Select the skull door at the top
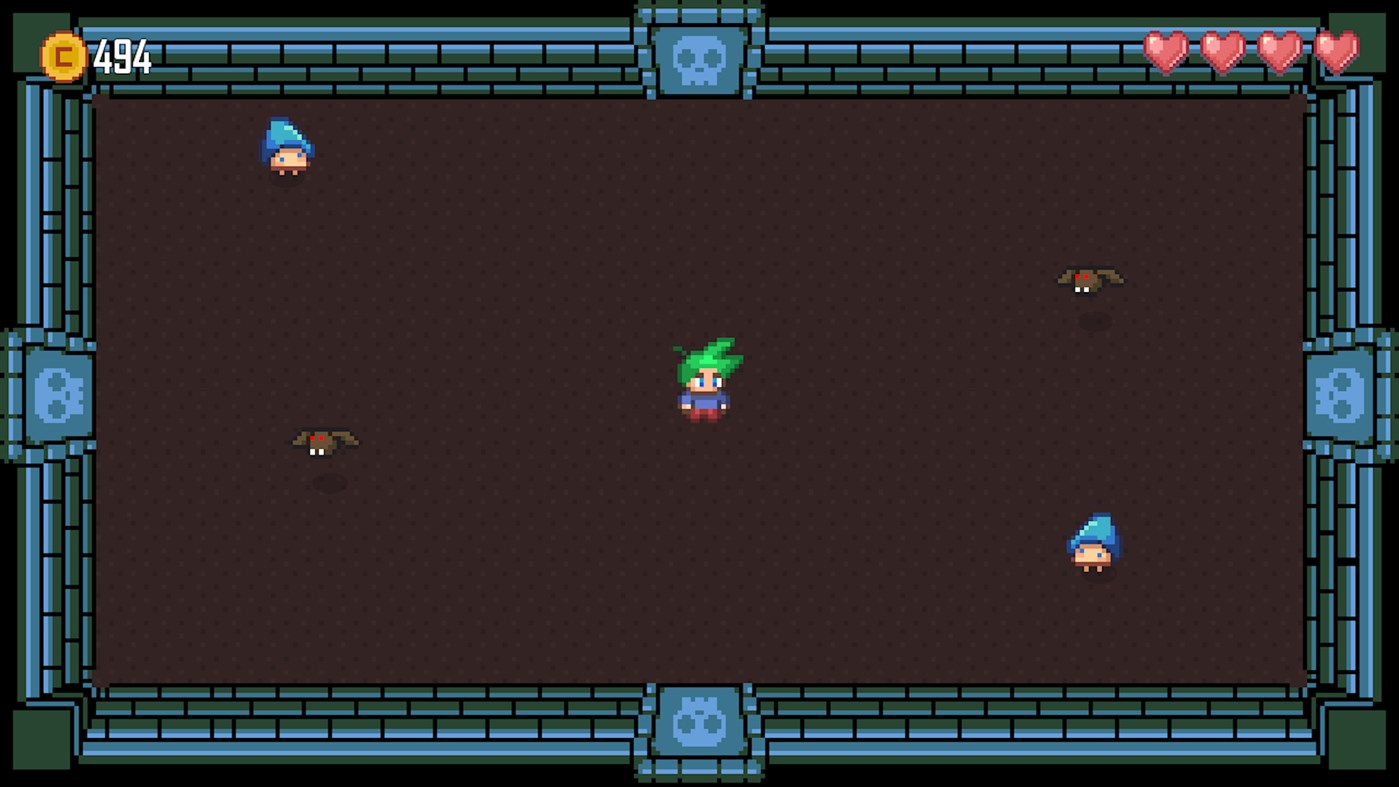The image size is (1399, 787). click(x=700, y=60)
